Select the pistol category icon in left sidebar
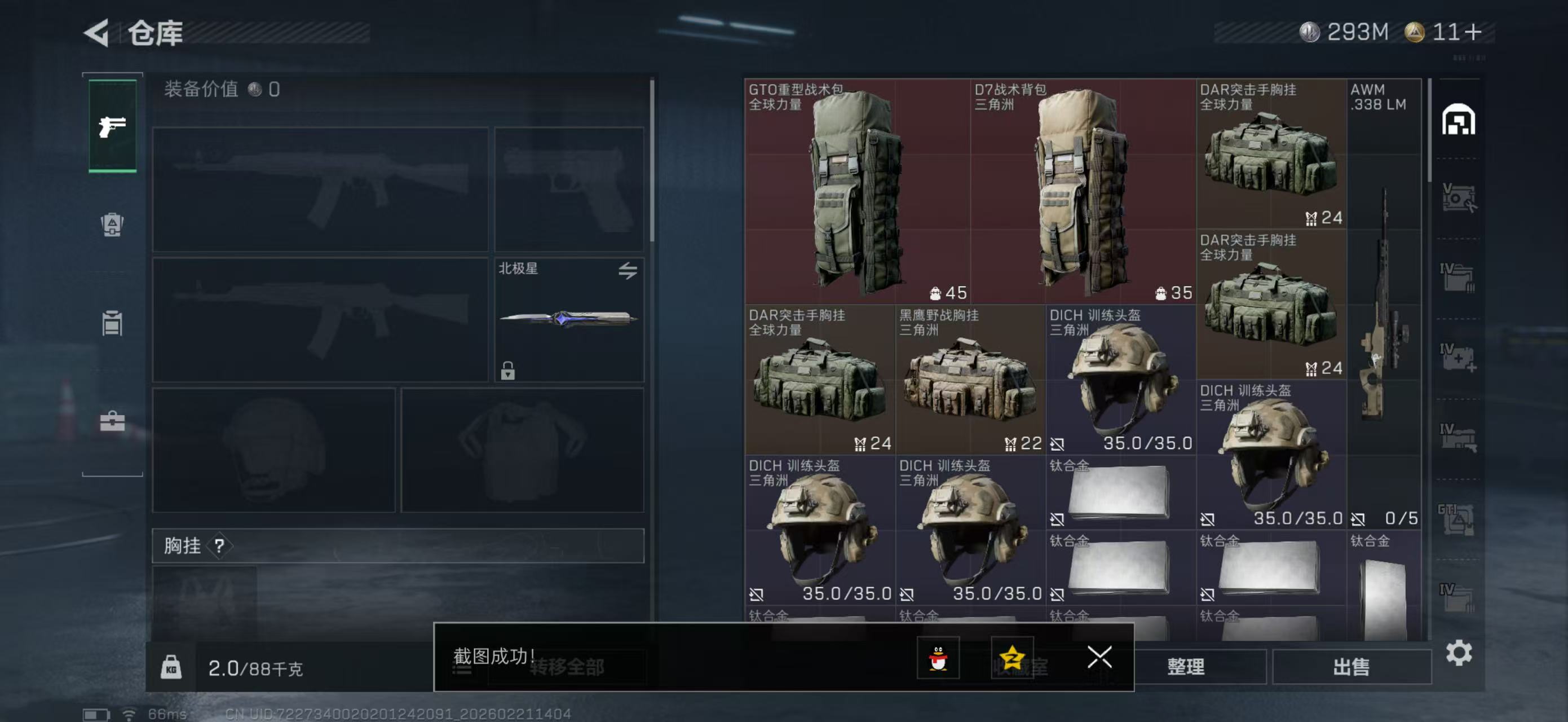This screenshot has width=1568, height=722. [x=113, y=126]
